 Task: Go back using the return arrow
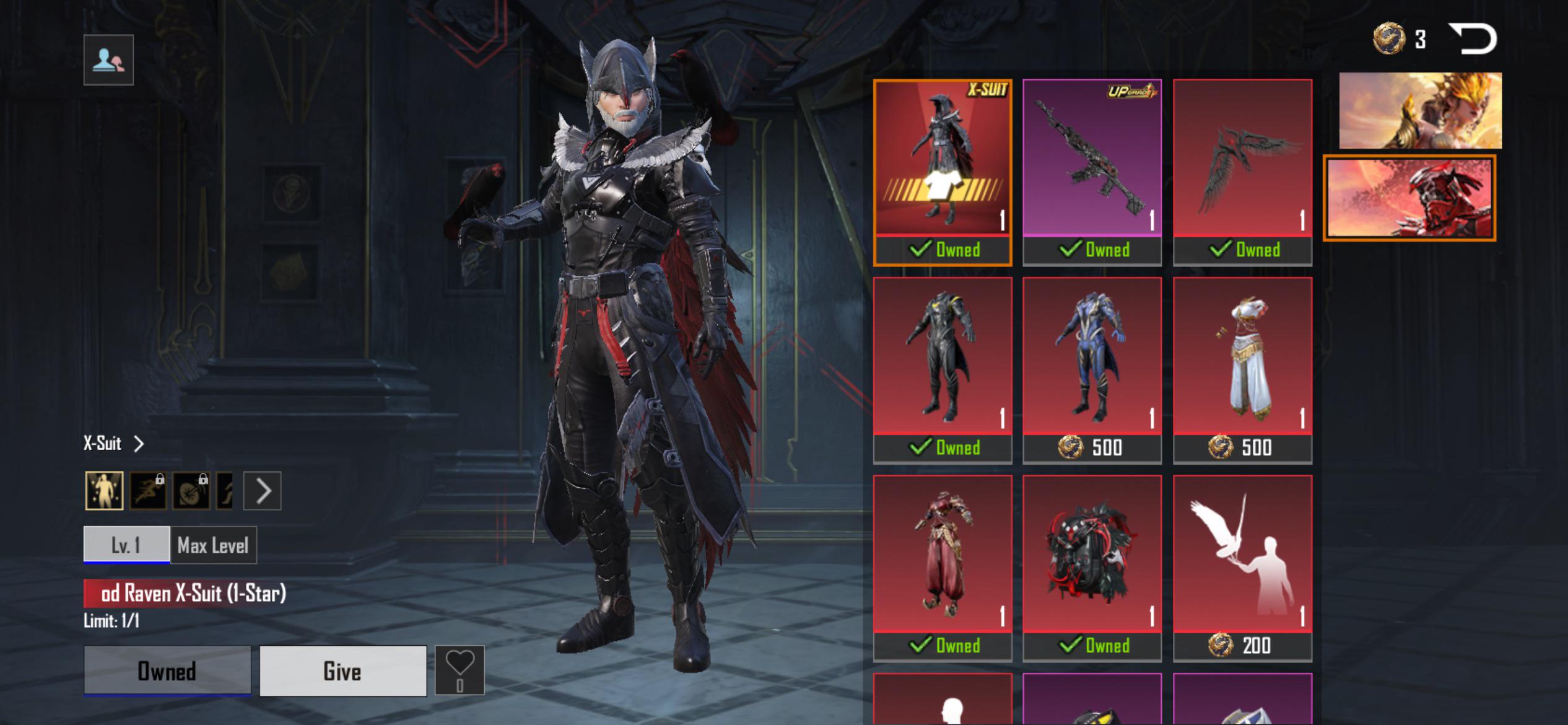(1473, 39)
